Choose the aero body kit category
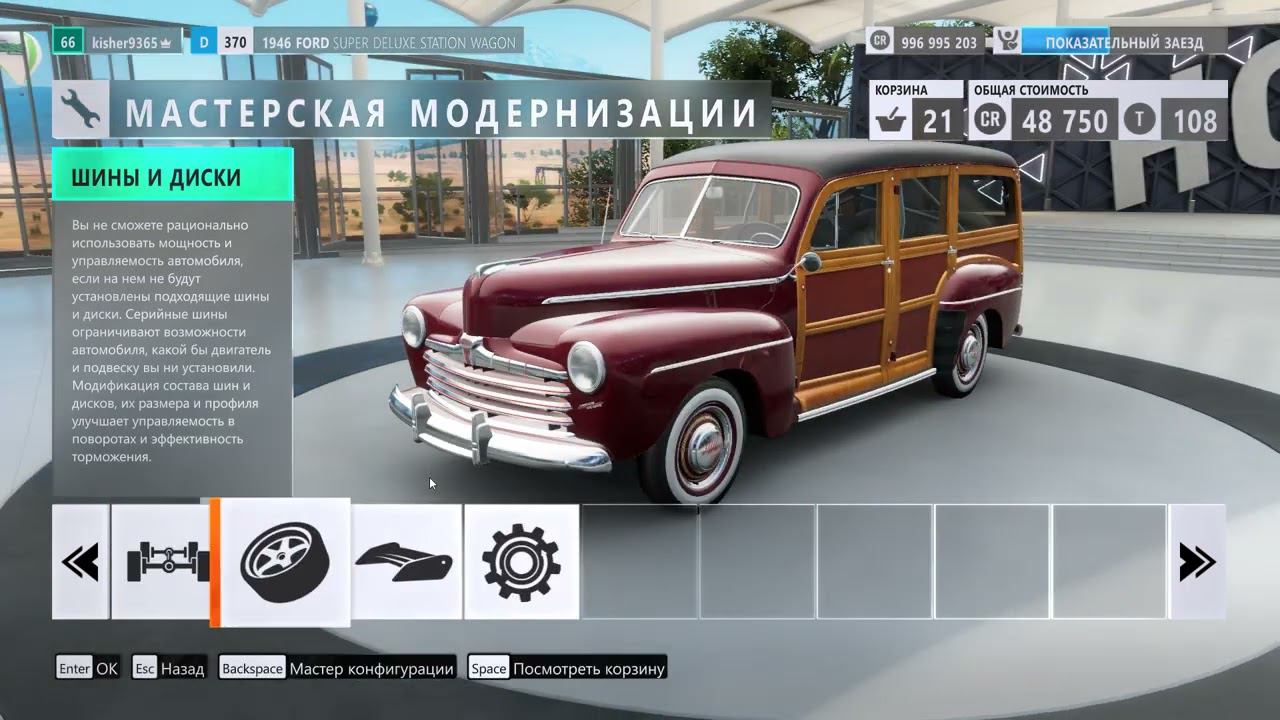This screenshot has height=720, width=1280. (x=407, y=561)
